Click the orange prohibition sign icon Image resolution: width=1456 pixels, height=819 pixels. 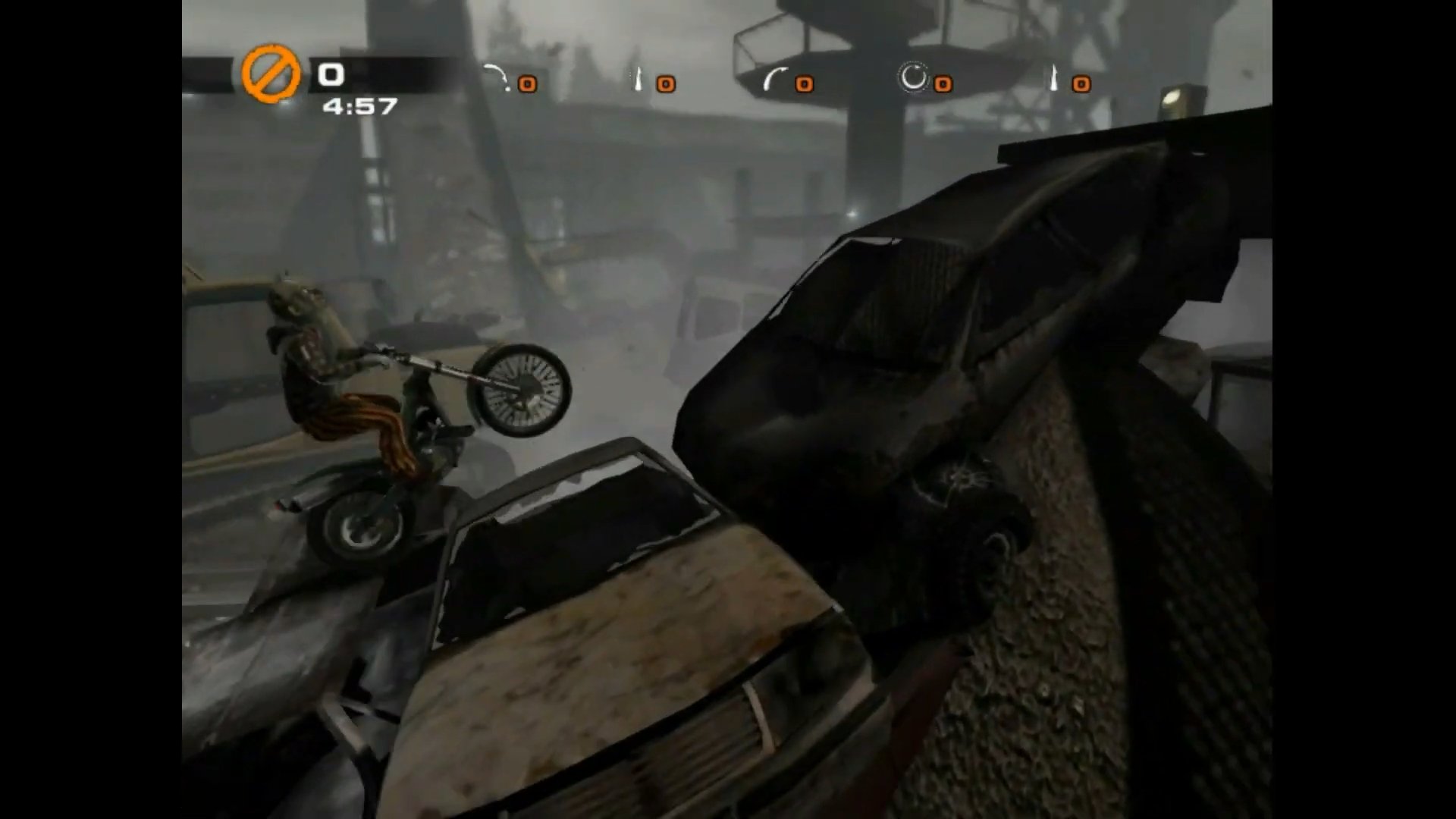[271, 74]
